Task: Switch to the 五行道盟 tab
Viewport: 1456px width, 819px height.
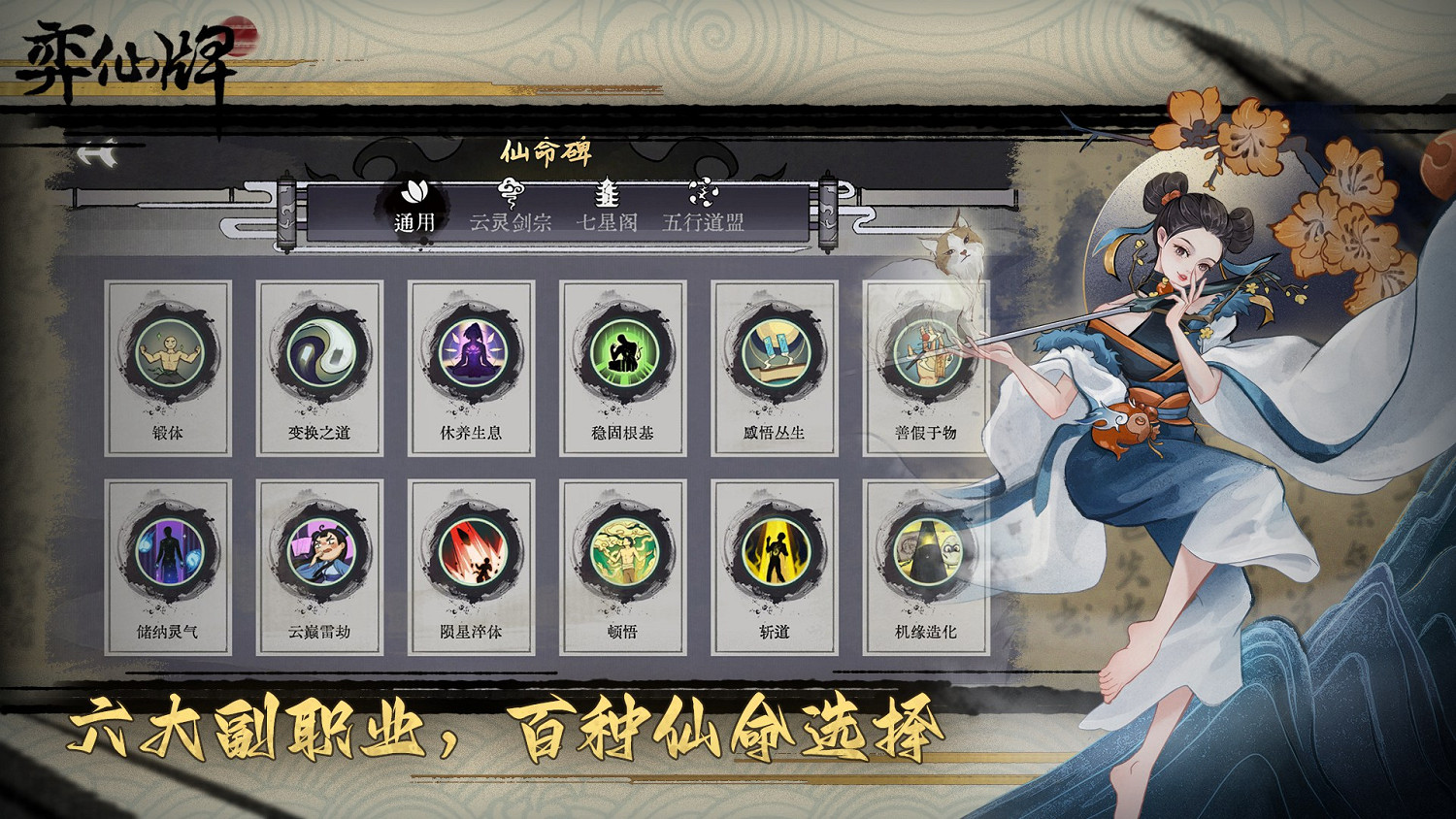Action: pyautogui.click(x=702, y=221)
